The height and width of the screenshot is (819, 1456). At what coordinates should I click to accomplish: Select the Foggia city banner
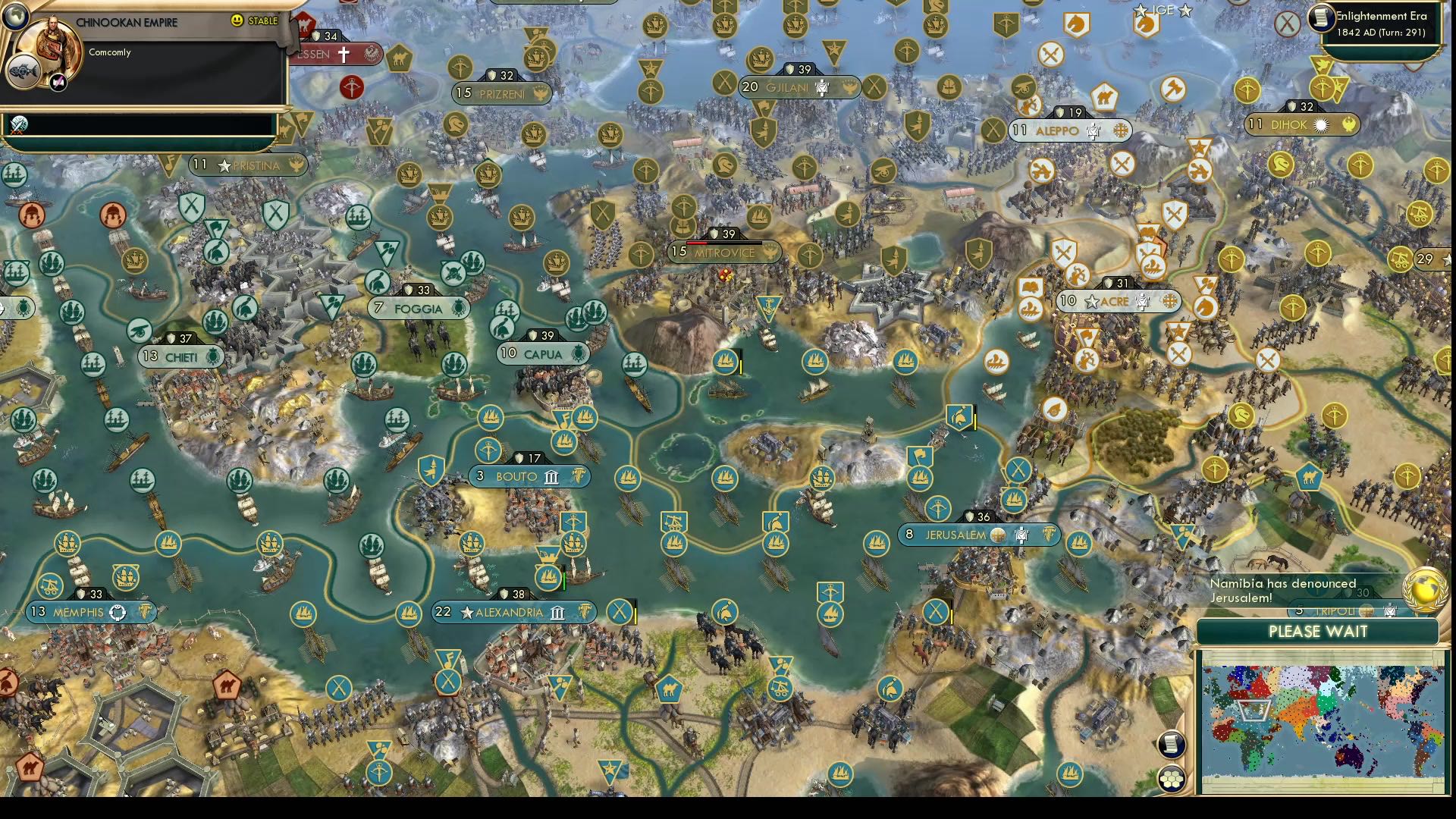418,309
